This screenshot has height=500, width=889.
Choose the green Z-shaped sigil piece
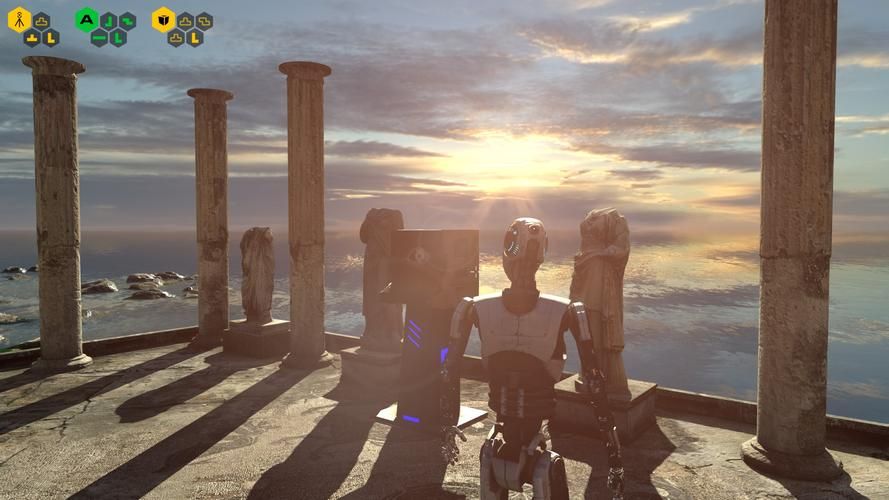[127, 20]
